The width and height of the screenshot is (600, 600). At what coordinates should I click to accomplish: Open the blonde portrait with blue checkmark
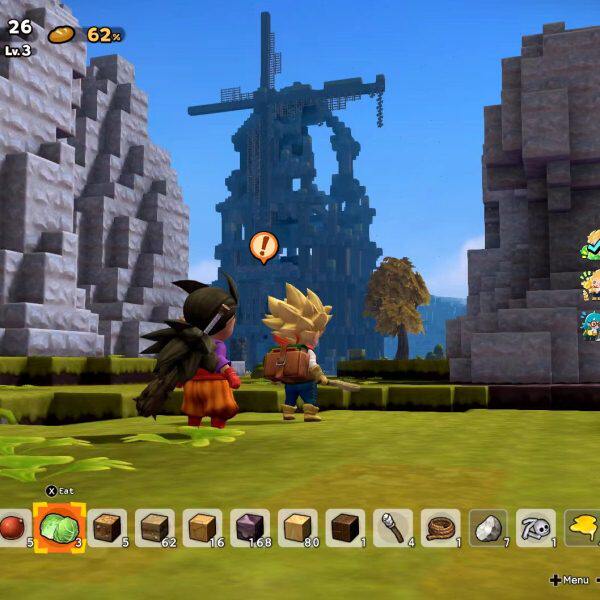591,243
